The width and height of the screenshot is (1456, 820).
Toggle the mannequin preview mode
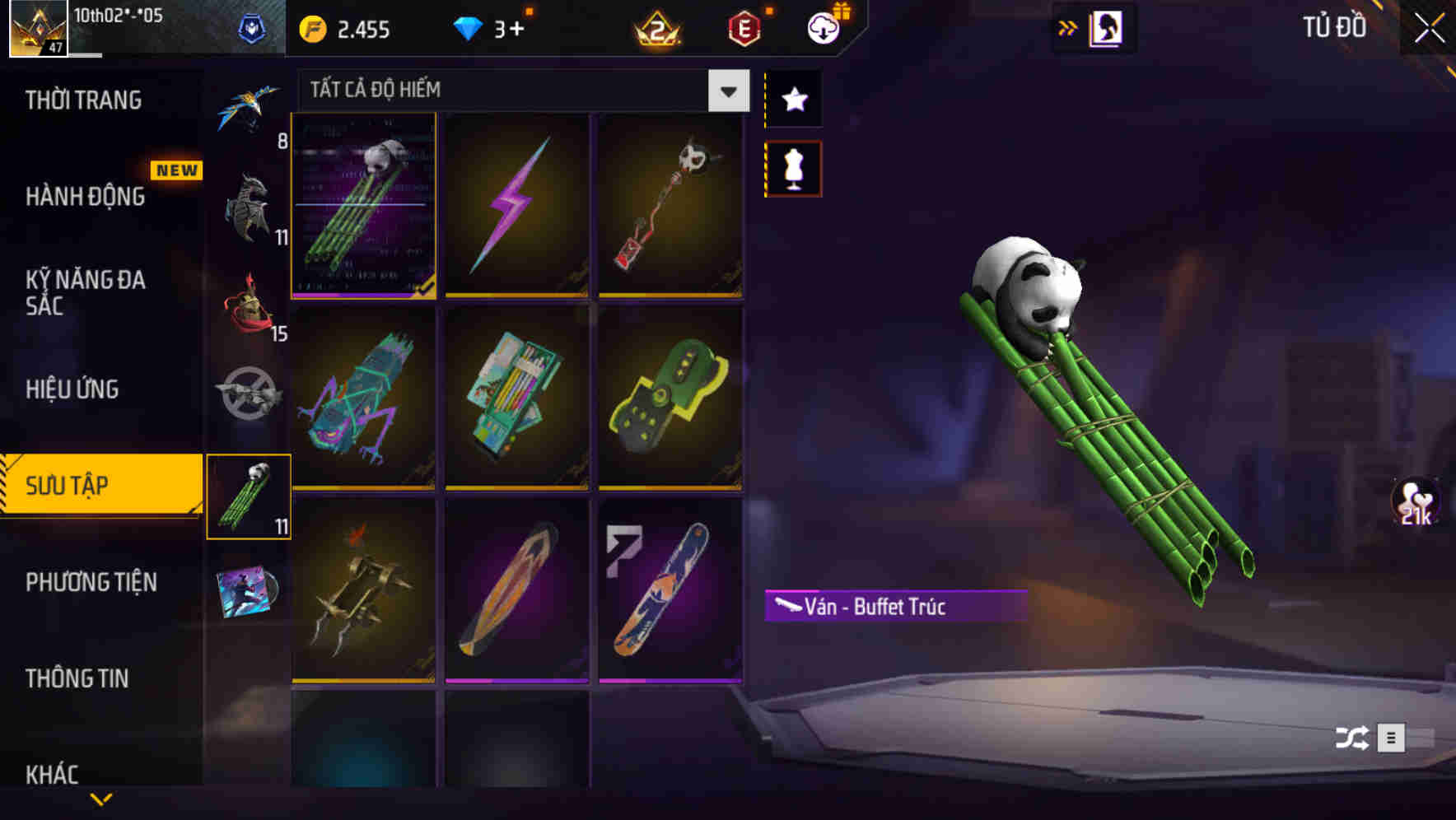(792, 167)
